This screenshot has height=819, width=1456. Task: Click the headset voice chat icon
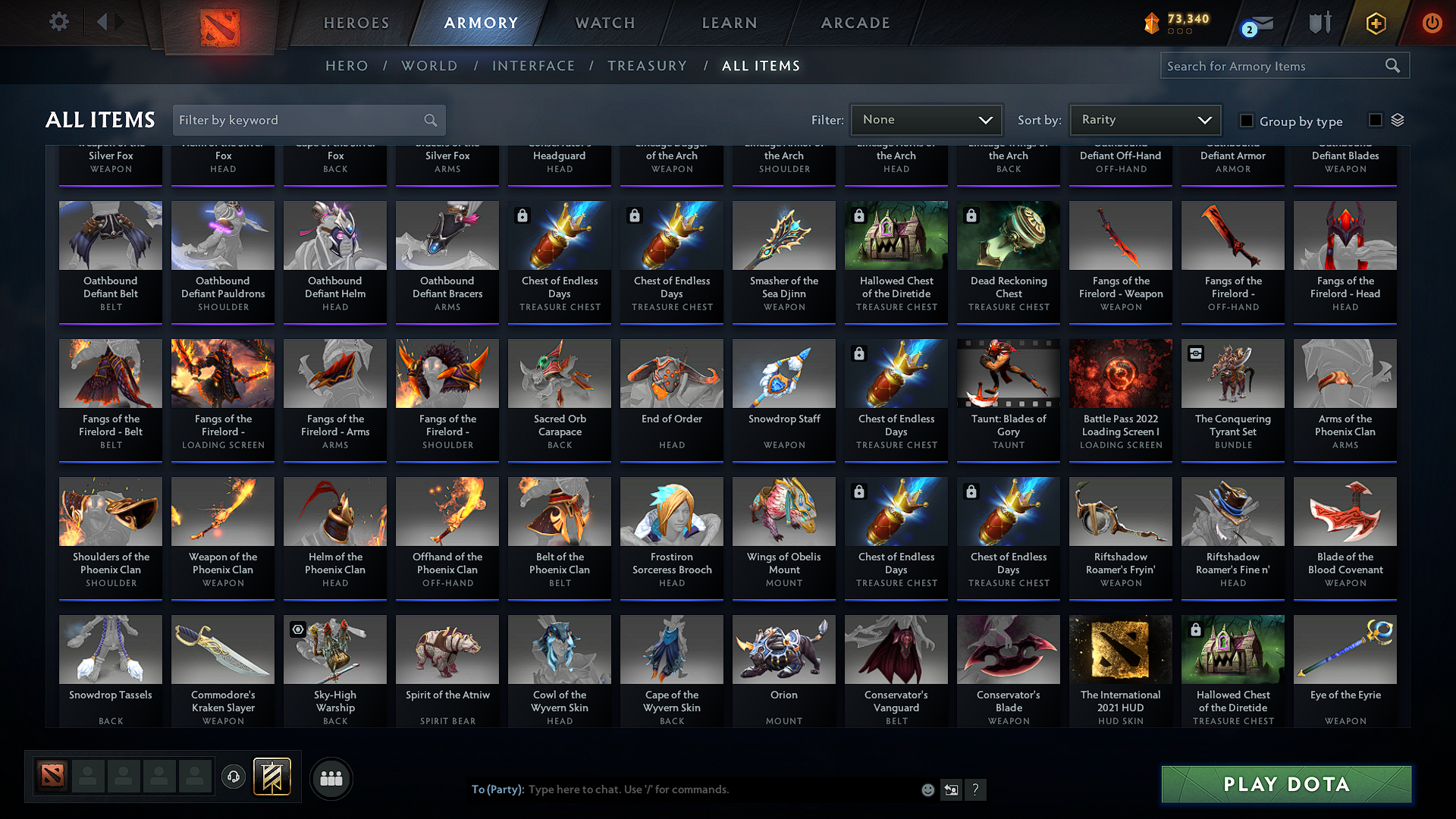[233, 777]
